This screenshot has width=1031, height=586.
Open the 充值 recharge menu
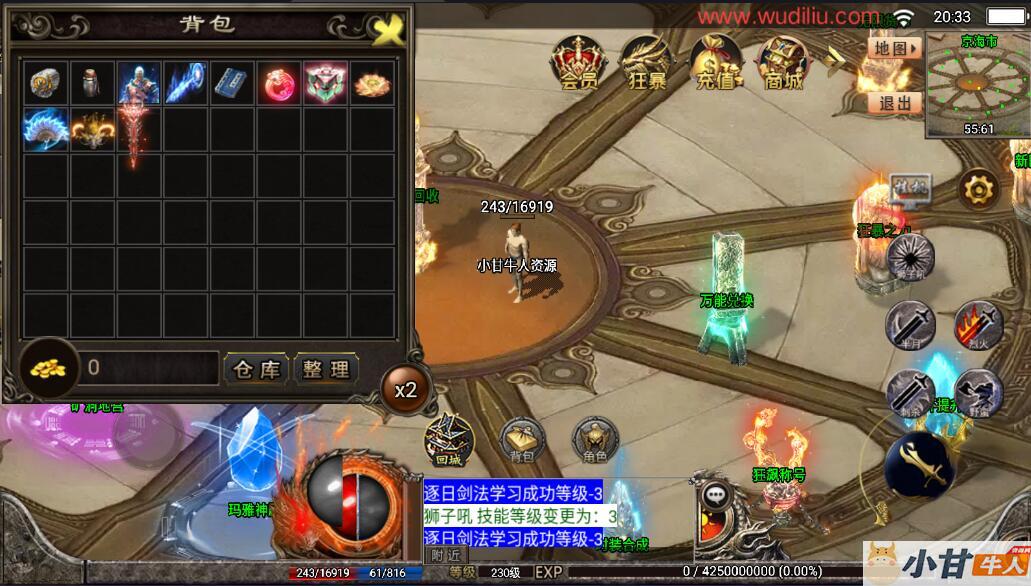(715, 63)
